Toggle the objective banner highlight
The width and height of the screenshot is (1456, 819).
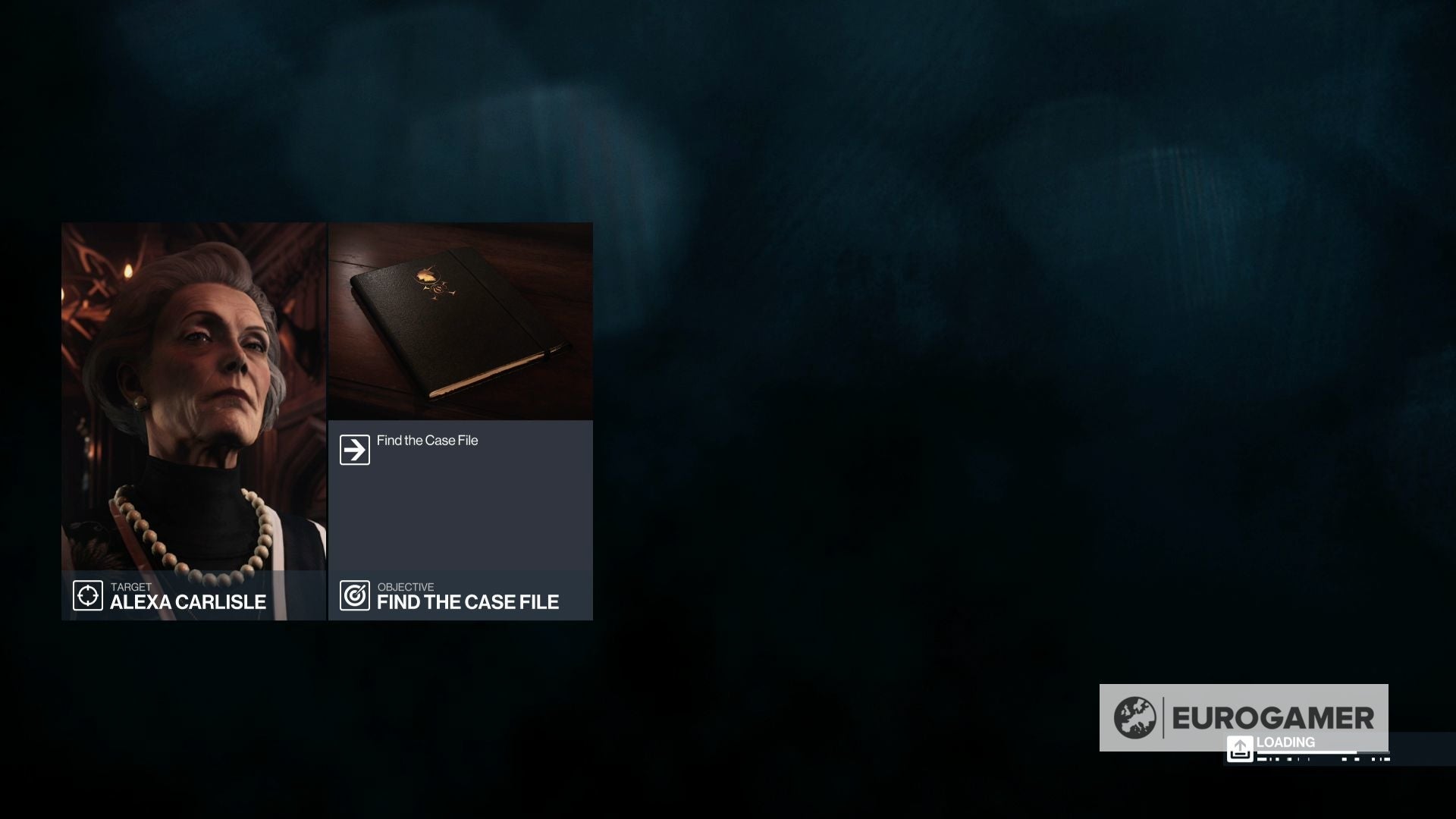click(461, 595)
